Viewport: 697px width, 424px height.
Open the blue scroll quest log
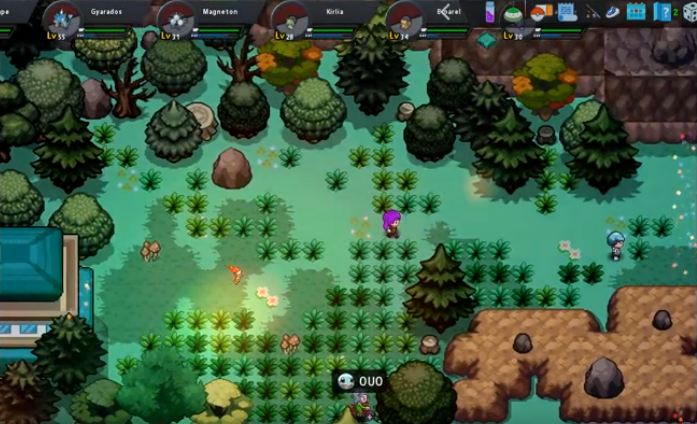pyautogui.click(x=567, y=12)
